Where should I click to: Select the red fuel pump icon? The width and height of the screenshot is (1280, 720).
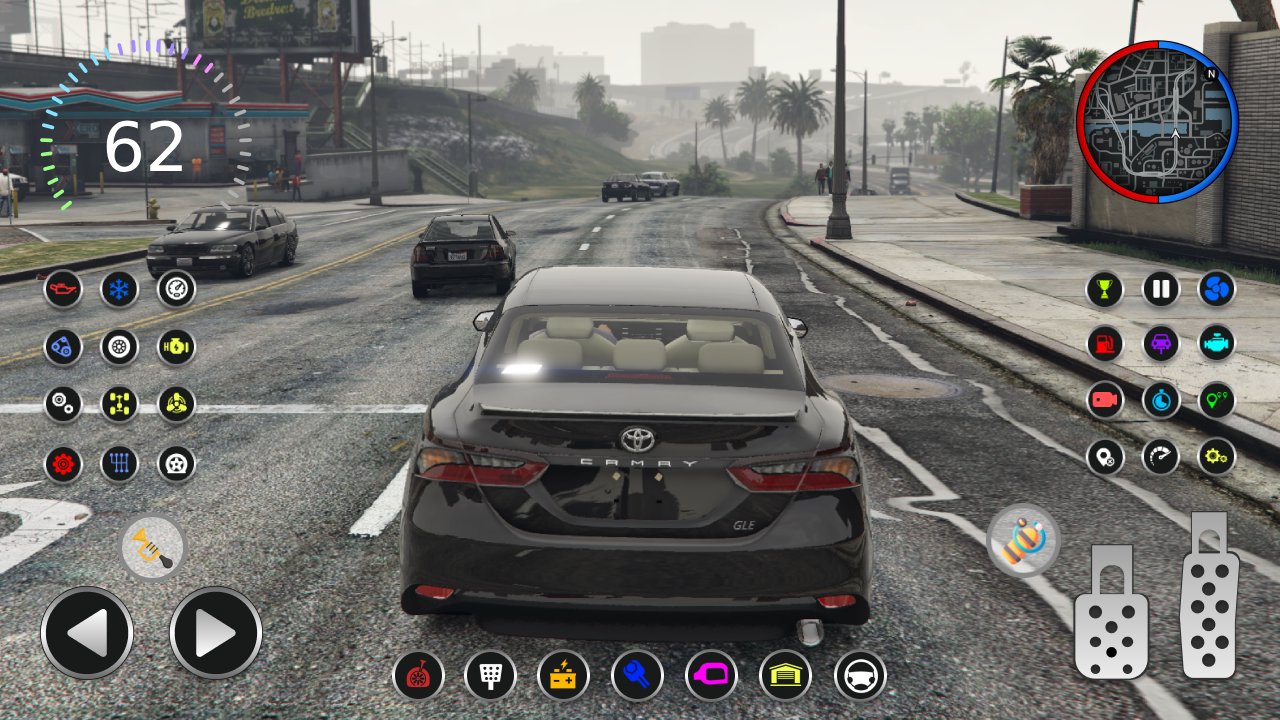point(1105,344)
